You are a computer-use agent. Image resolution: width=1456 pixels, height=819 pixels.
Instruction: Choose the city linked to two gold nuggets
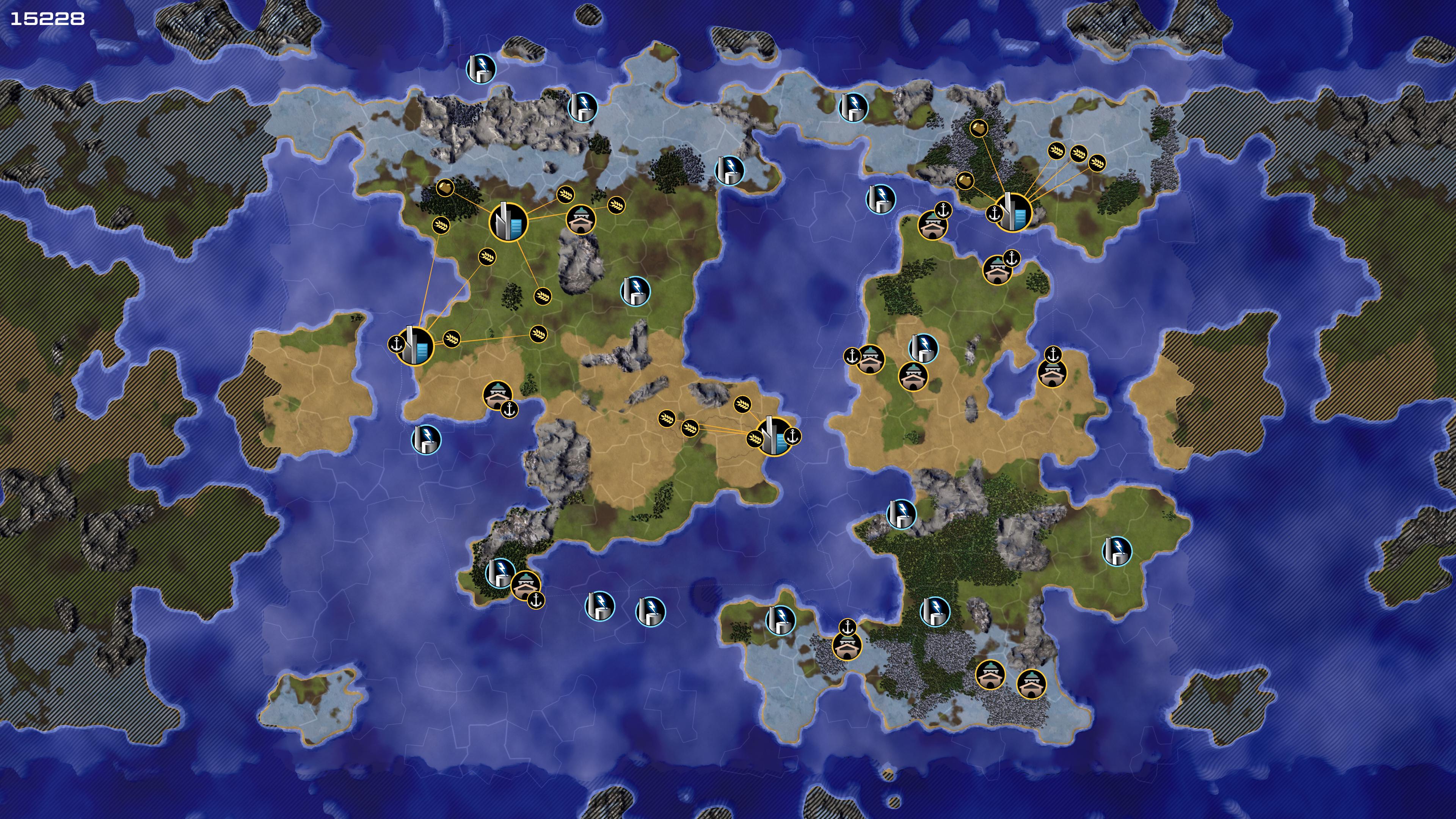click(x=1013, y=212)
